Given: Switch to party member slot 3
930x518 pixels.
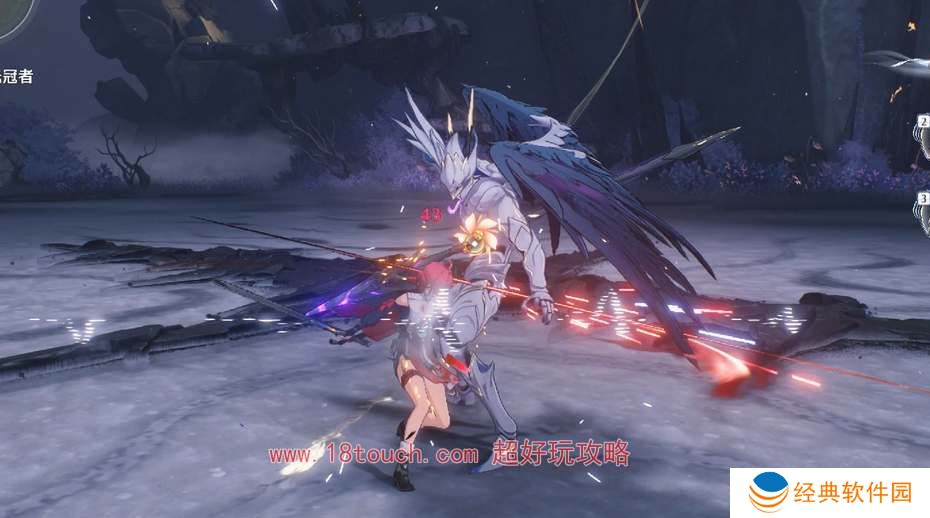Looking at the screenshot, I should [x=923, y=212].
